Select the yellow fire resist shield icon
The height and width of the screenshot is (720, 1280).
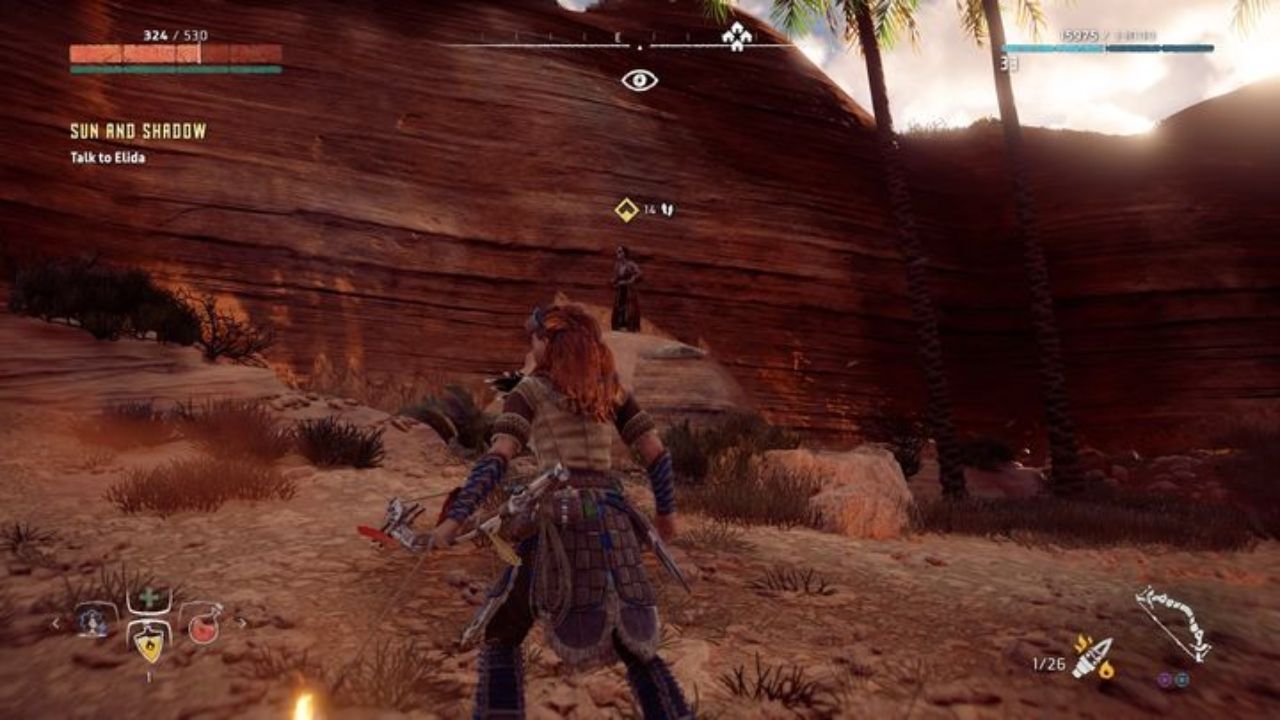tap(148, 645)
